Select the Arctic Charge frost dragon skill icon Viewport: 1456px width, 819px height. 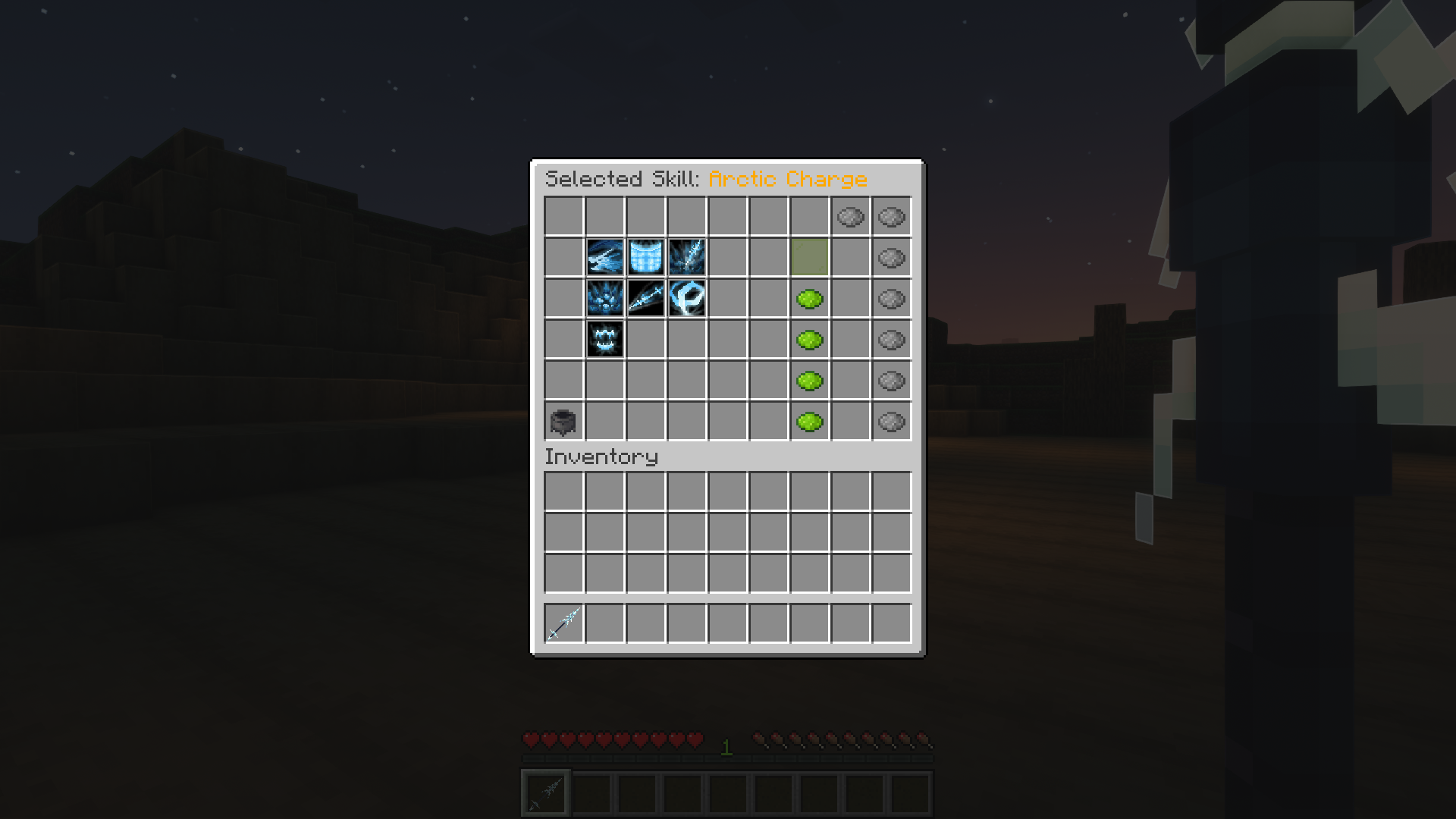coord(604,258)
